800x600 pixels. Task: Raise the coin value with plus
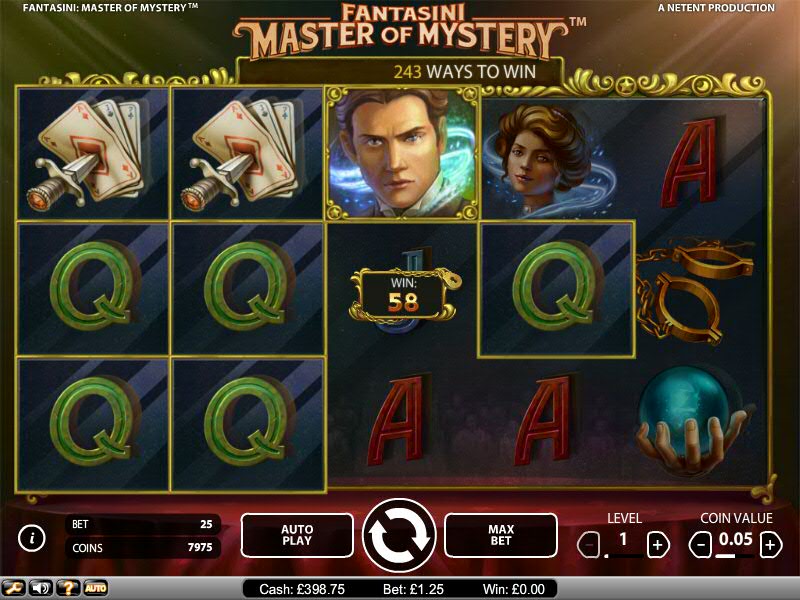pos(770,545)
